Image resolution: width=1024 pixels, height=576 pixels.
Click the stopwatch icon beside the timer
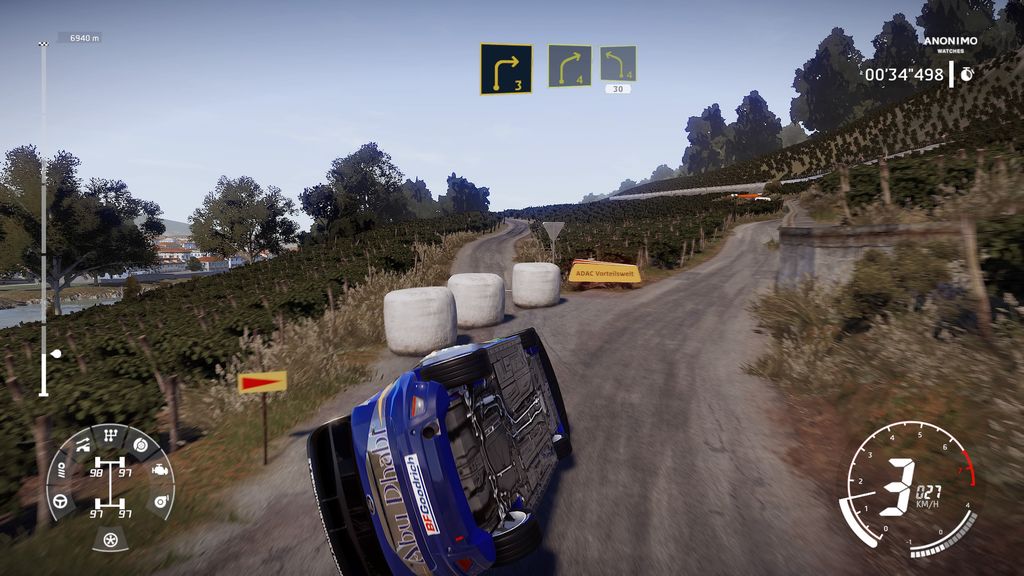(968, 74)
